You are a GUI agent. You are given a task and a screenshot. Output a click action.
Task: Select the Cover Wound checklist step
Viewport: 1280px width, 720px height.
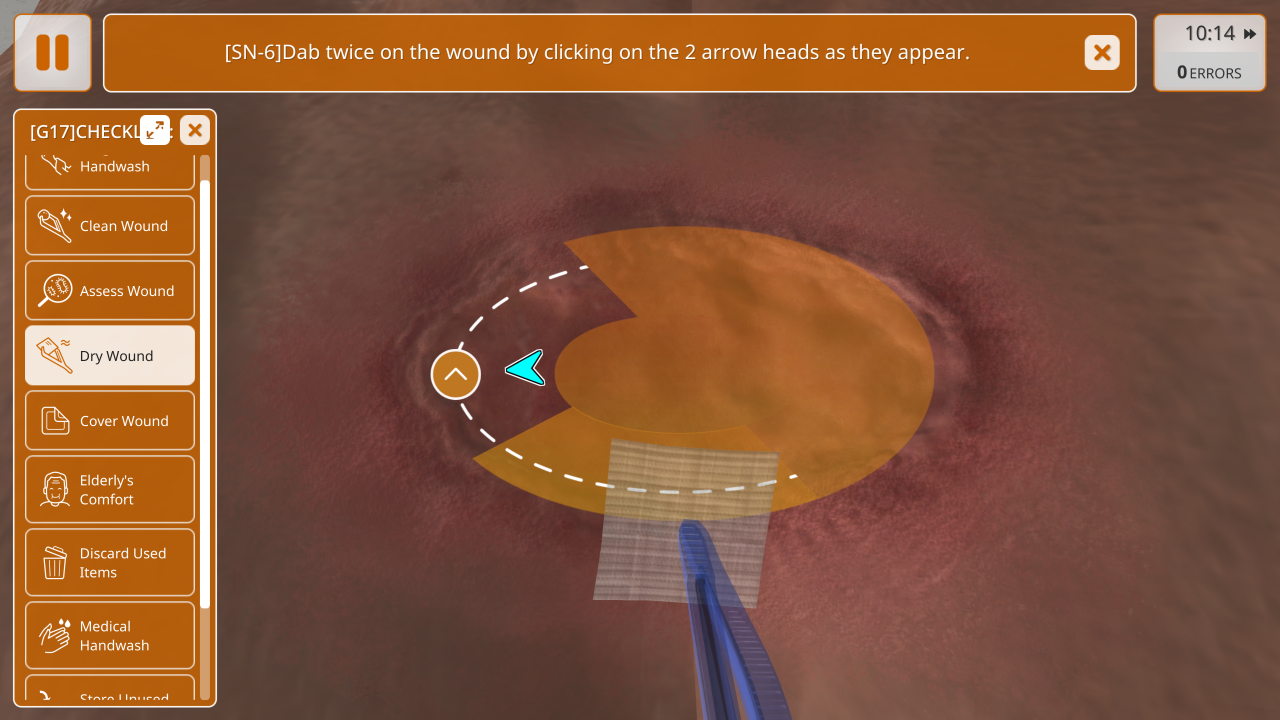click(110, 421)
